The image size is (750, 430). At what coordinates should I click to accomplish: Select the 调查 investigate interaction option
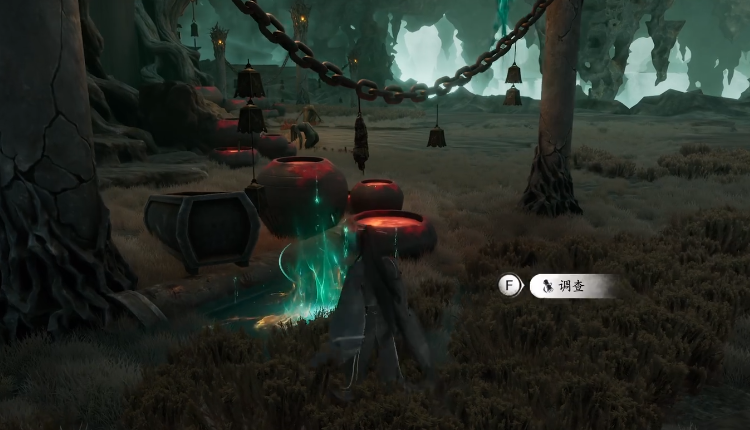point(568,286)
